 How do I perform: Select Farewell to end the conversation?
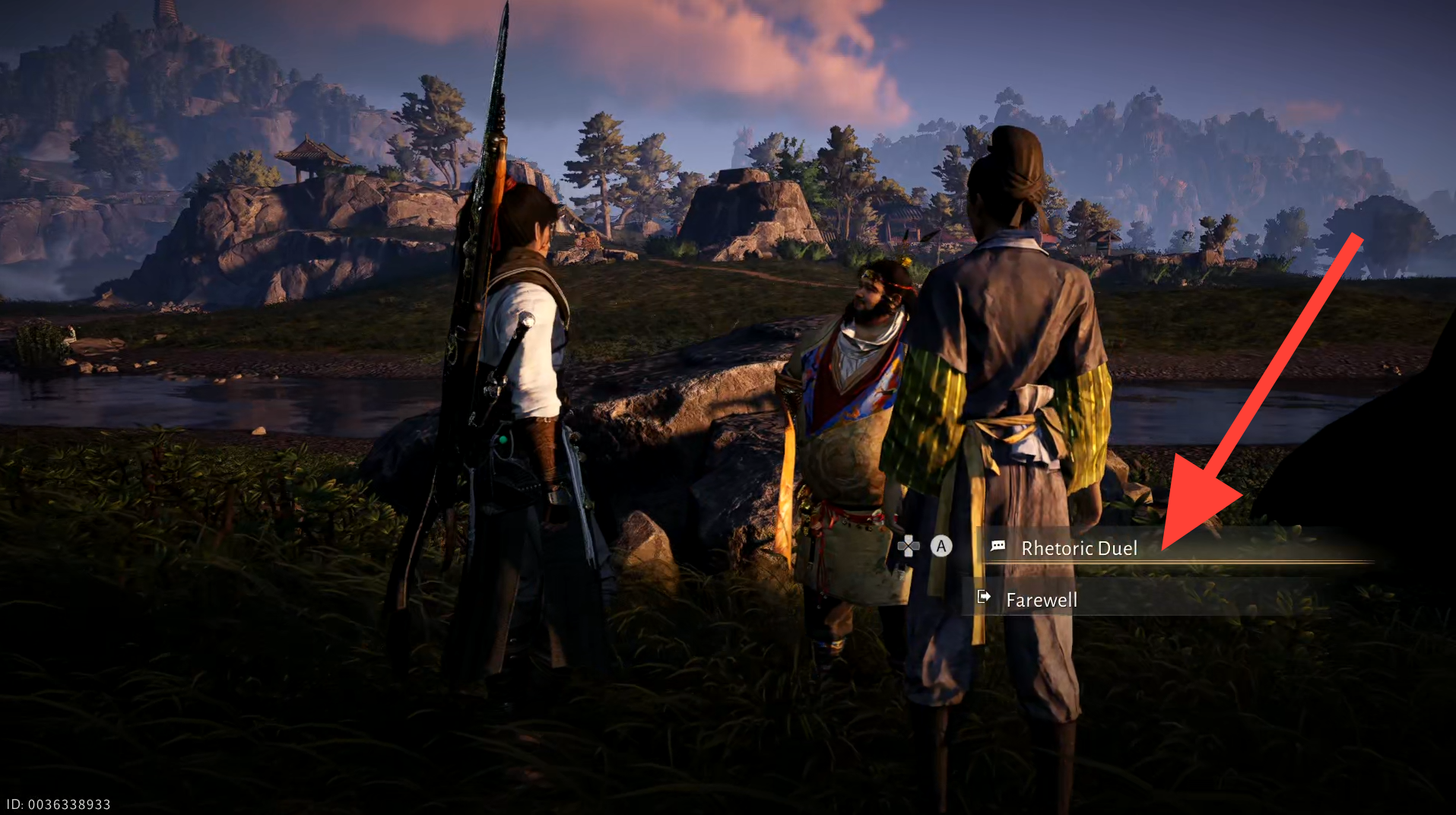(x=1041, y=600)
